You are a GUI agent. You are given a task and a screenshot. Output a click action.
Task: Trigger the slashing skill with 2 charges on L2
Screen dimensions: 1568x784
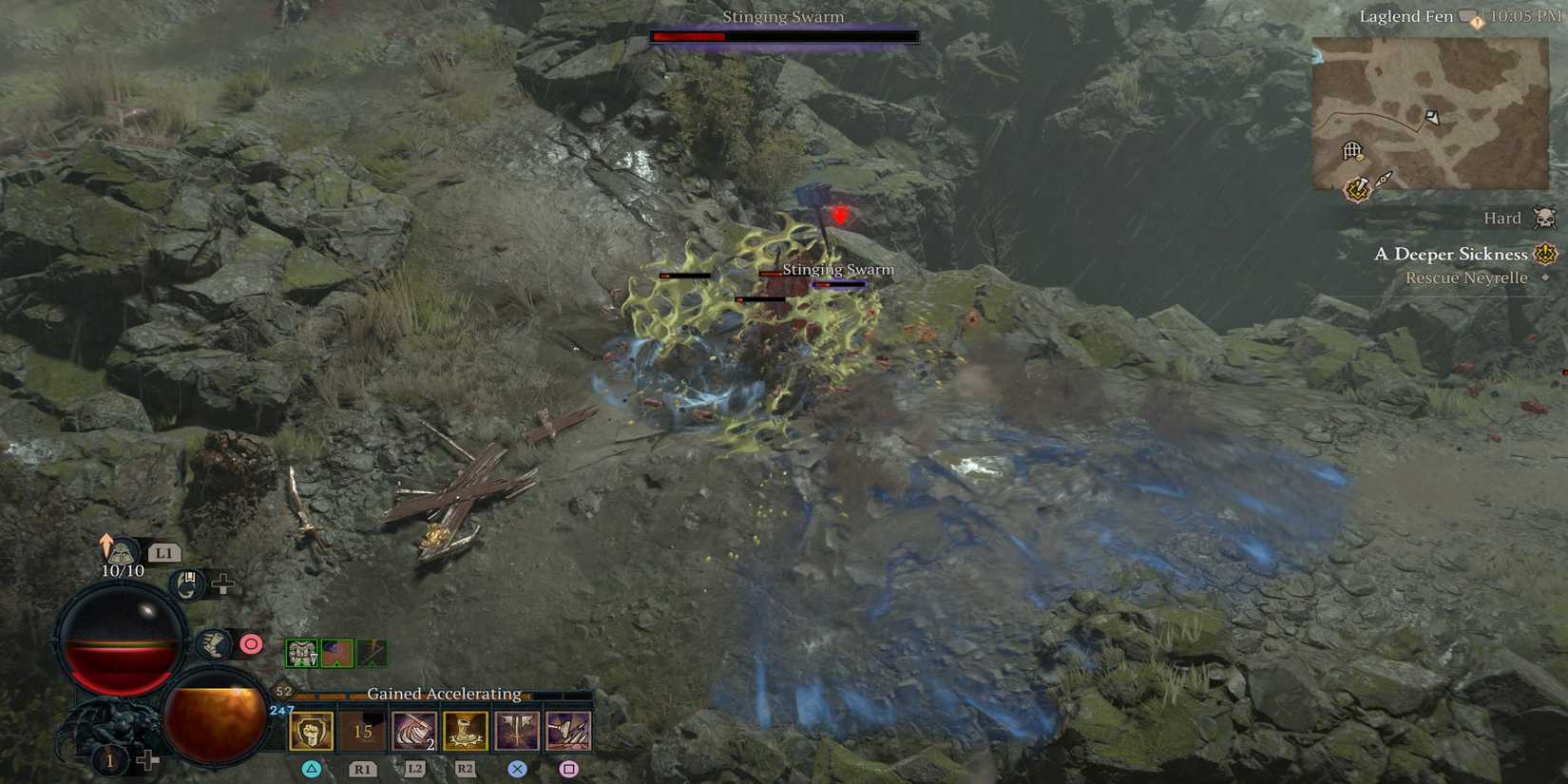(x=412, y=731)
